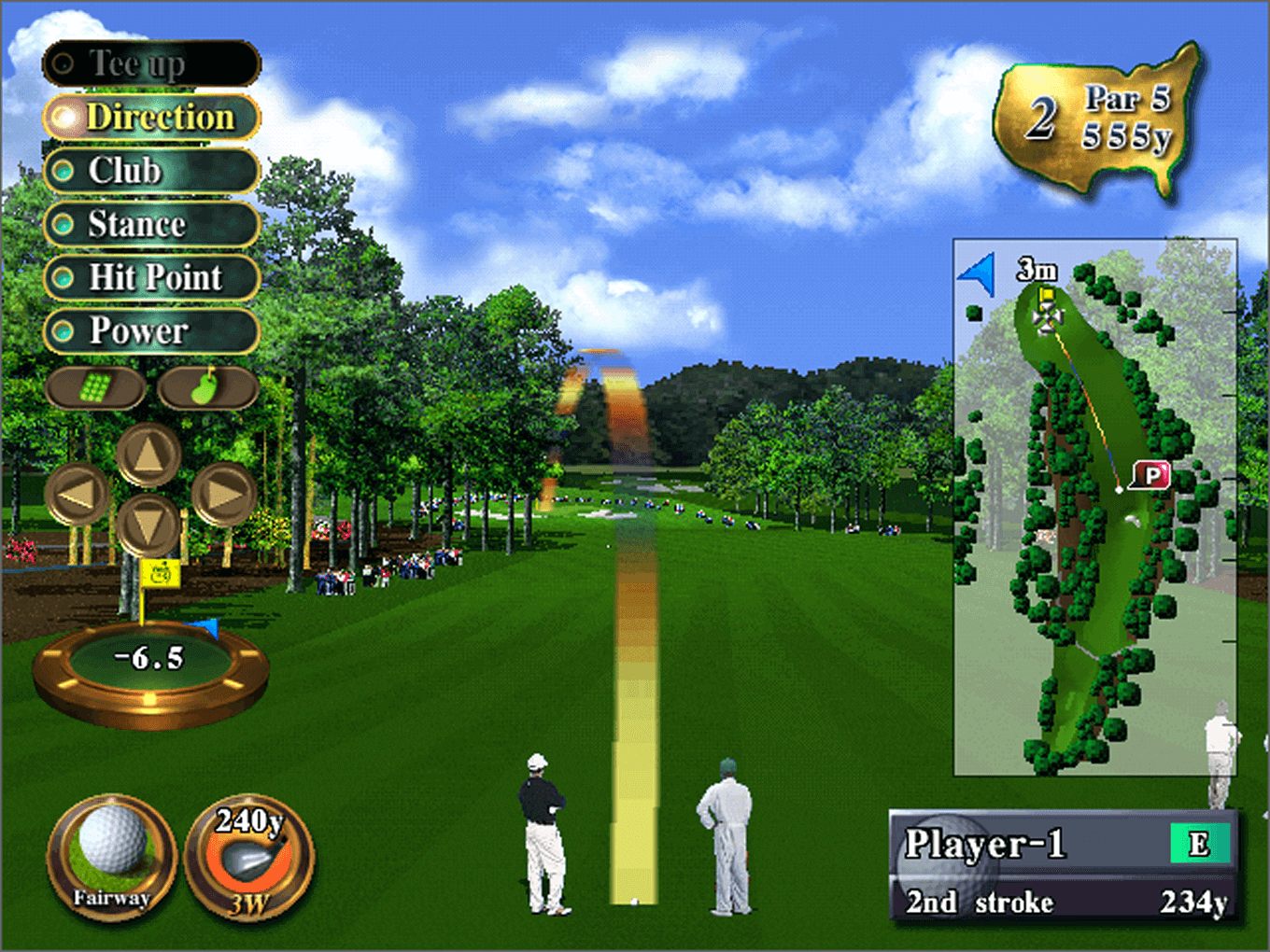Image resolution: width=1270 pixels, height=952 pixels.
Task: Click the up arrow button
Action: [148, 455]
